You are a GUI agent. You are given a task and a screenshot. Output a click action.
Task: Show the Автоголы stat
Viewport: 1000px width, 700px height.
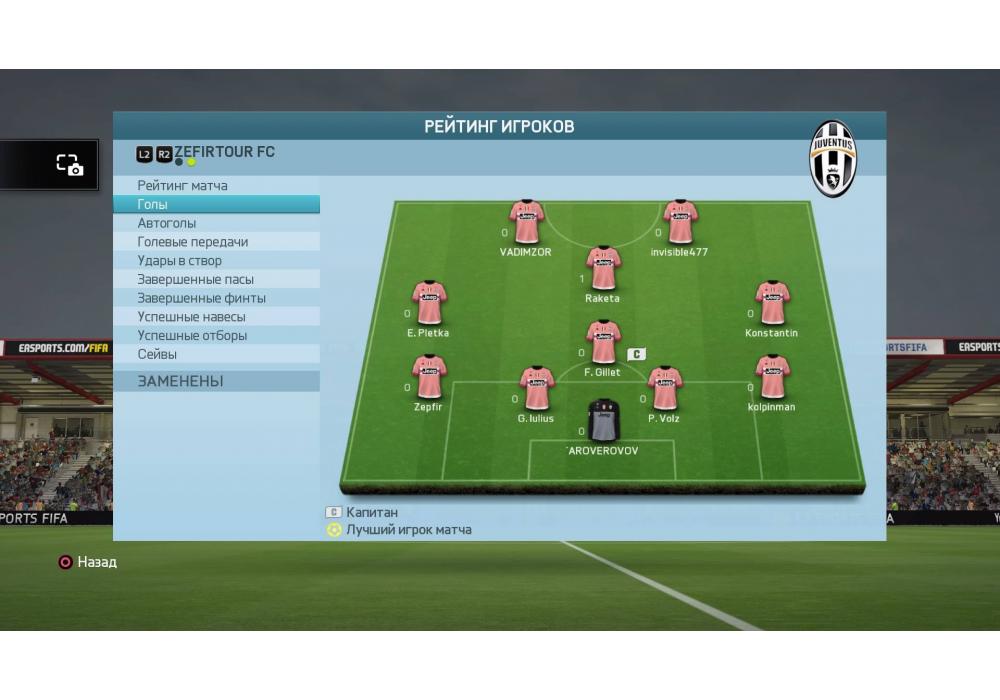[167, 223]
